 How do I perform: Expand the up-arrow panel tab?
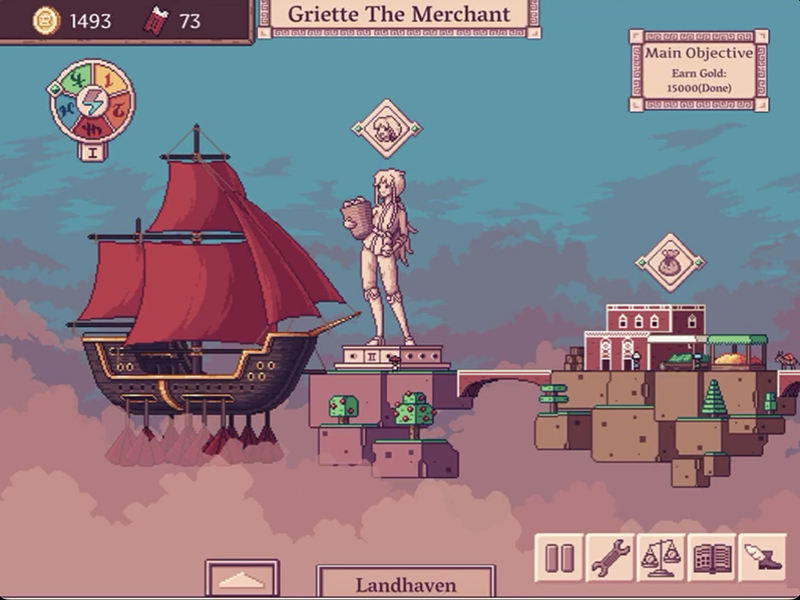[x=242, y=580]
